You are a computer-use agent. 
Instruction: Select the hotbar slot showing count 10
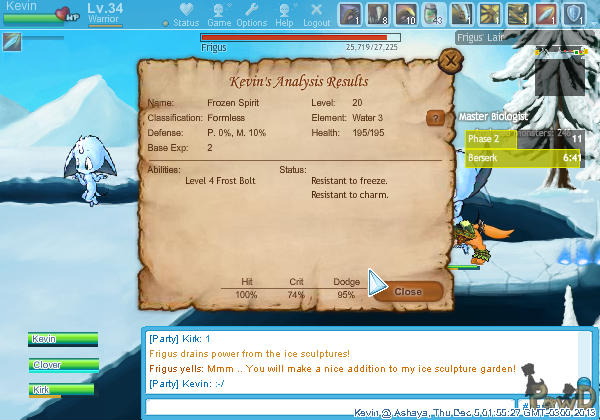[406, 13]
